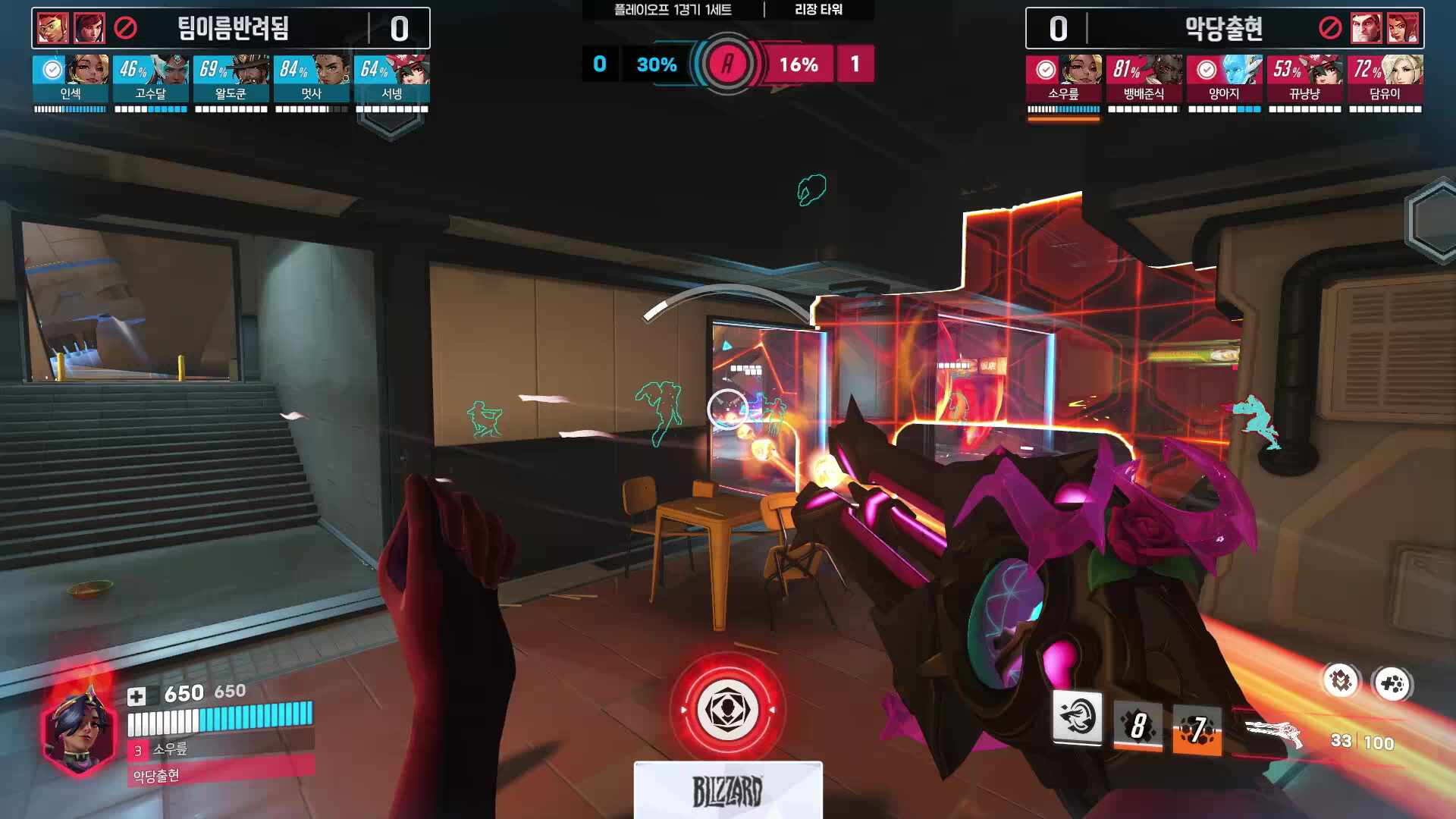Select player card 뀨냥냥 with 53% ultimate
The height and width of the screenshot is (819, 1456).
[1304, 80]
